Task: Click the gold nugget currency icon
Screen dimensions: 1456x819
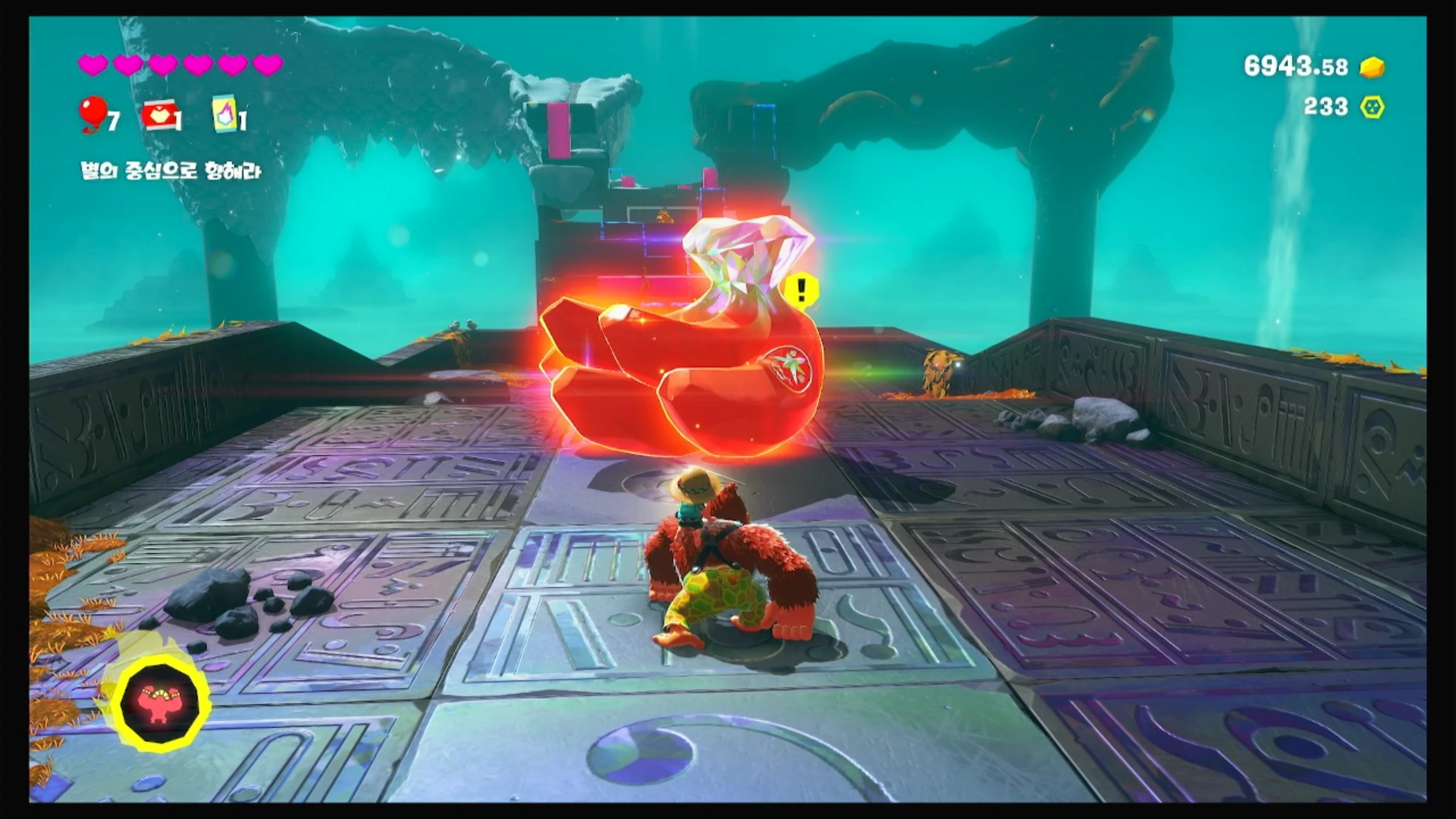Action: coord(1372,68)
